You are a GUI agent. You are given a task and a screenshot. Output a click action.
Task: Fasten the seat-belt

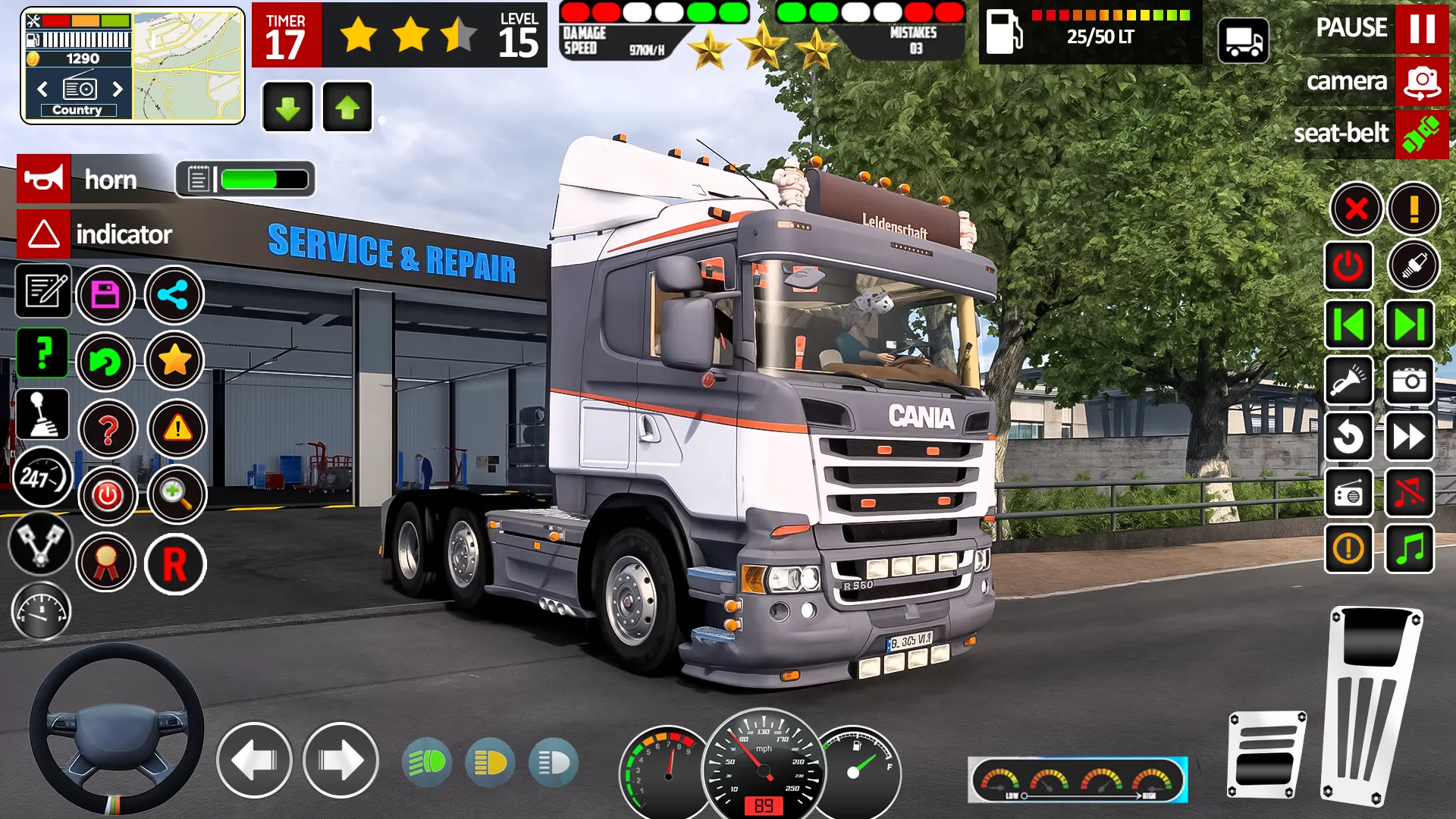tap(1423, 134)
